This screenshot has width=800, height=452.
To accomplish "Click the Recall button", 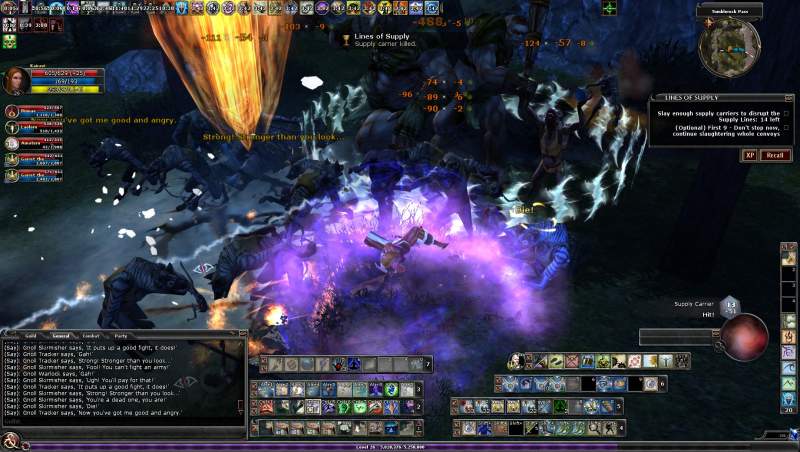I will coord(775,155).
